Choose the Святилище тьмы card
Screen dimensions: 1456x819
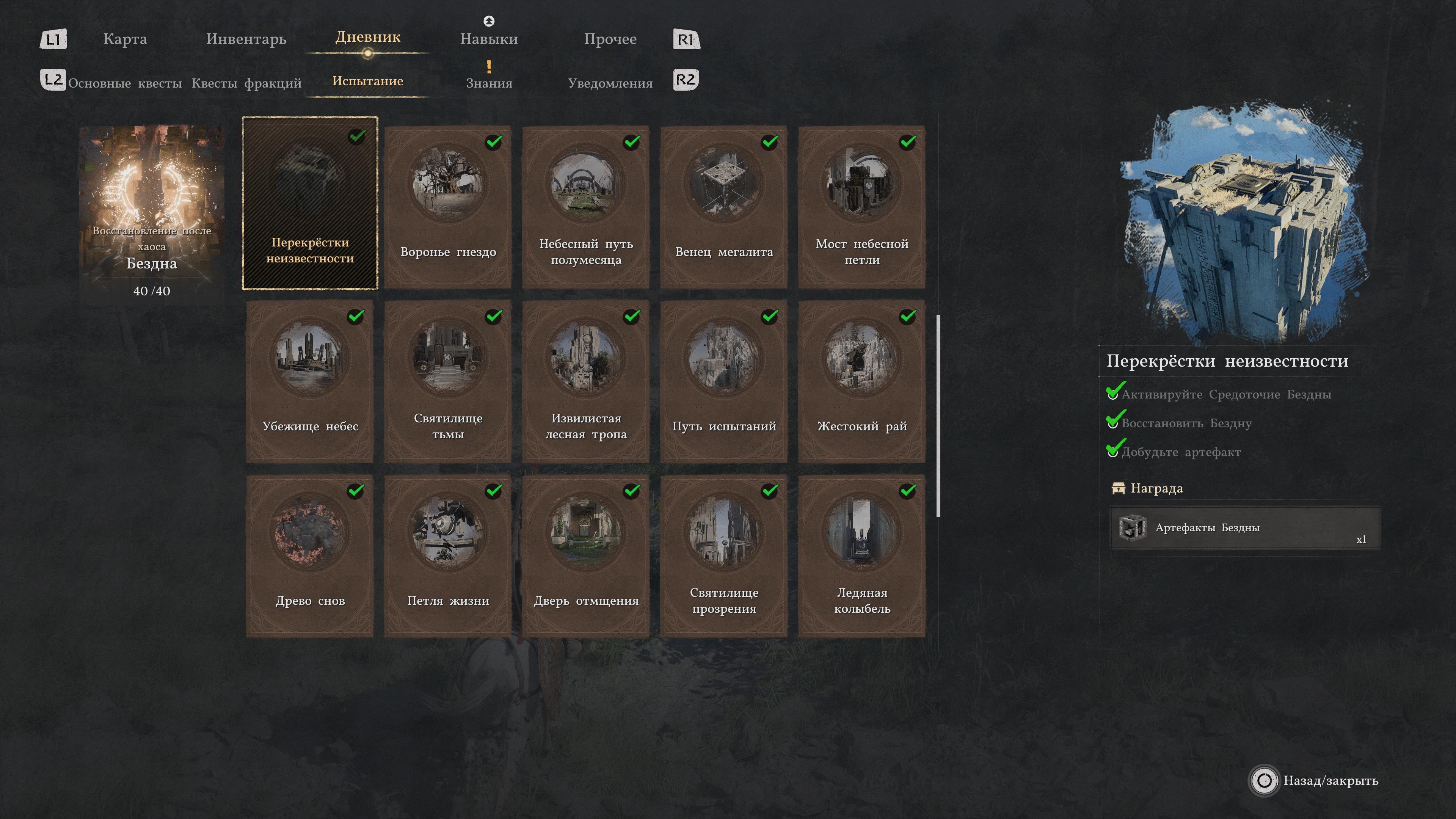click(x=448, y=381)
